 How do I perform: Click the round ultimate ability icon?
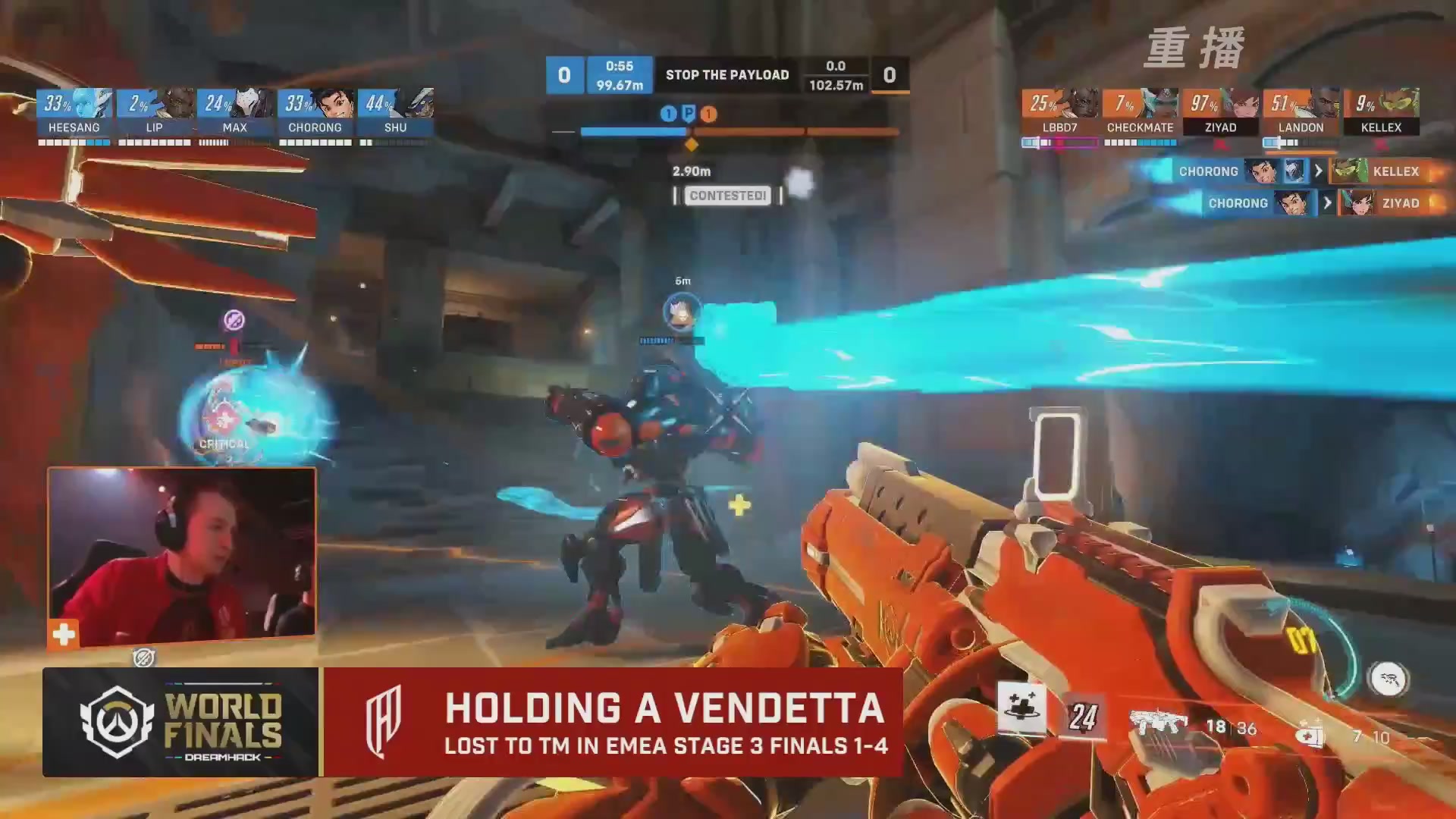pos(1389,679)
